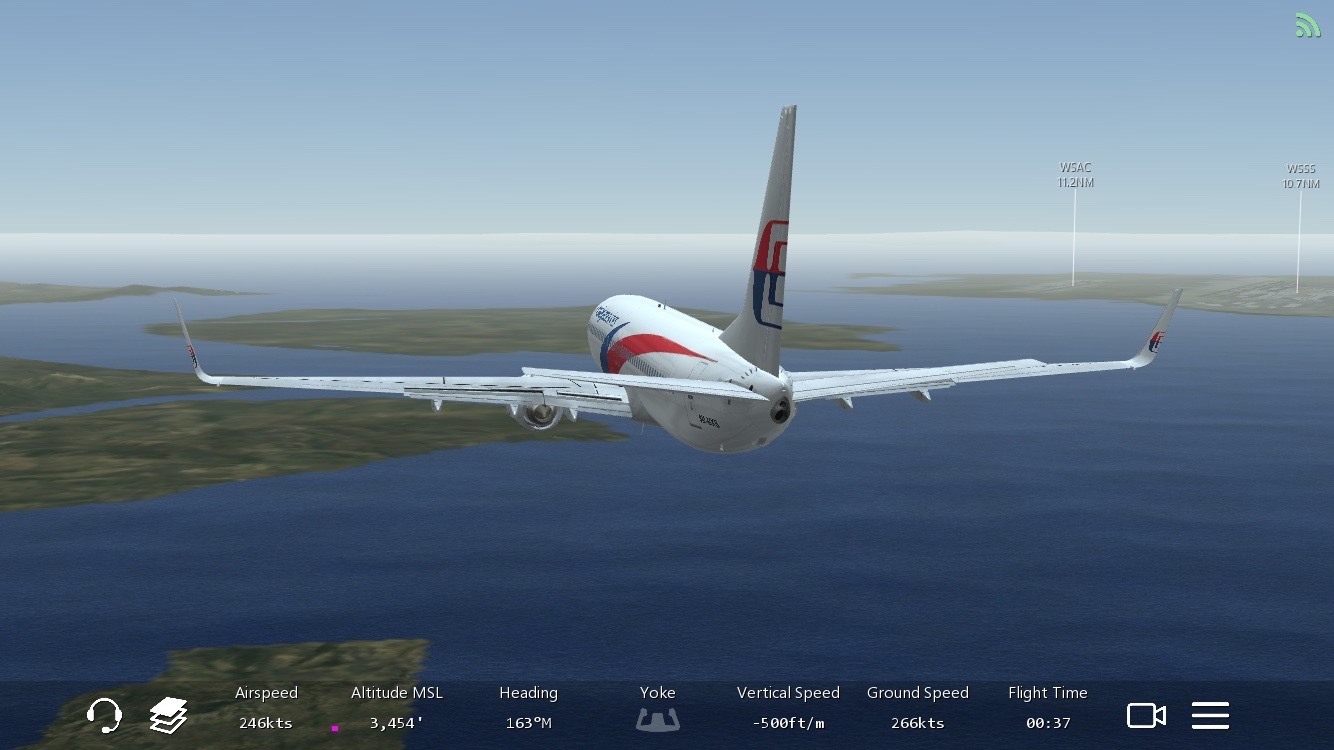Tap the Flight Time status item

click(x=1047, y=708)
